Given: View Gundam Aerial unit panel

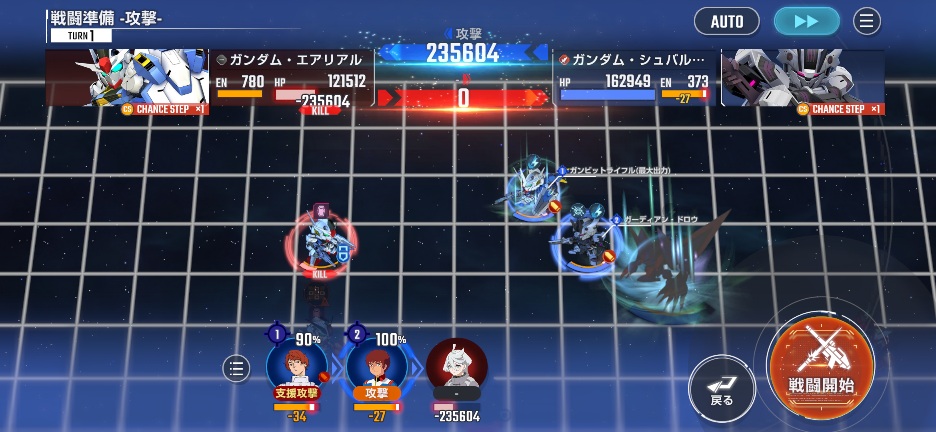Looking at the screenshot, I should click(x=210, y=78).
